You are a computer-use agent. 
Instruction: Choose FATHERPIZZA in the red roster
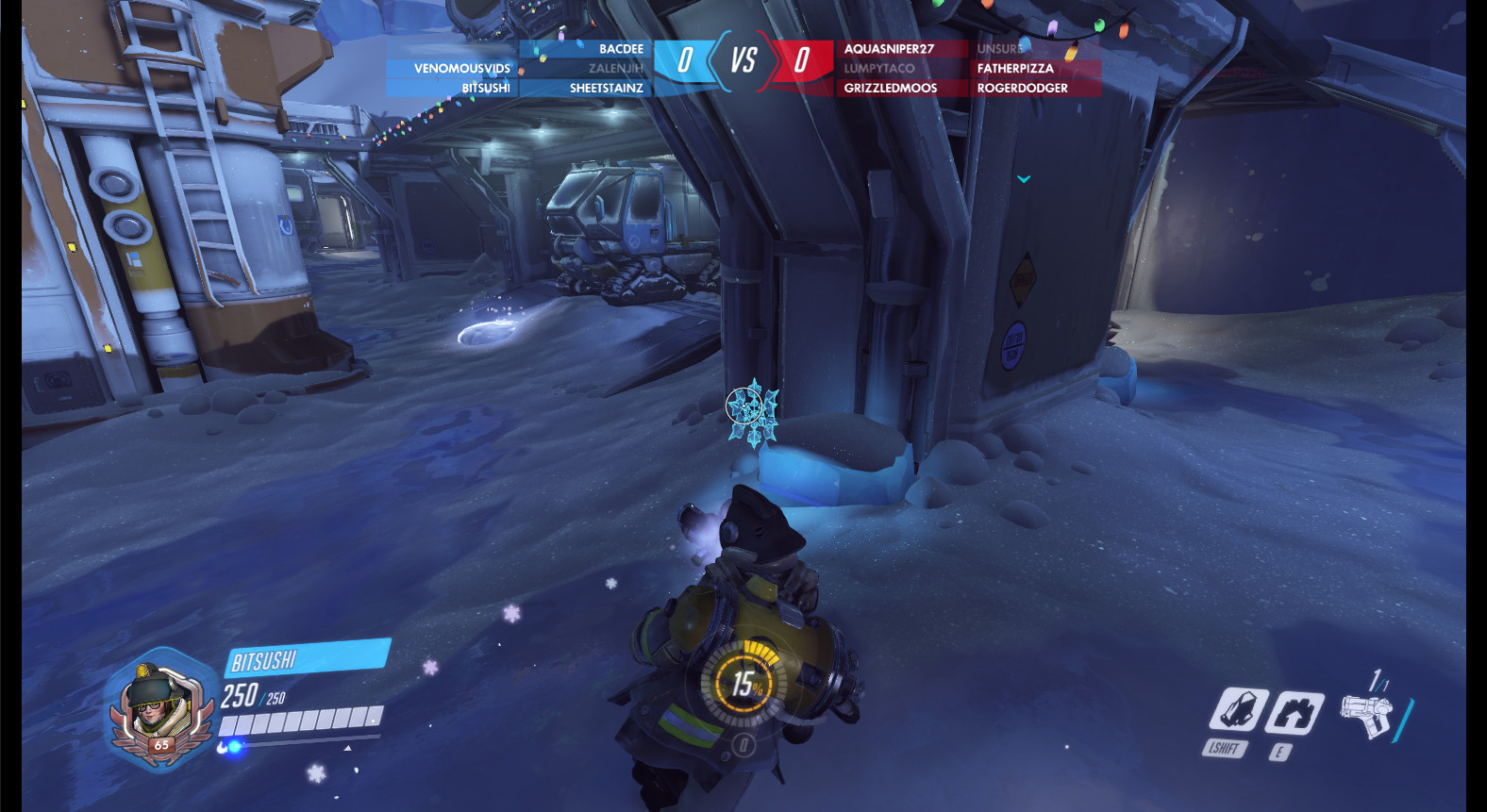(x=1015, y=69)
